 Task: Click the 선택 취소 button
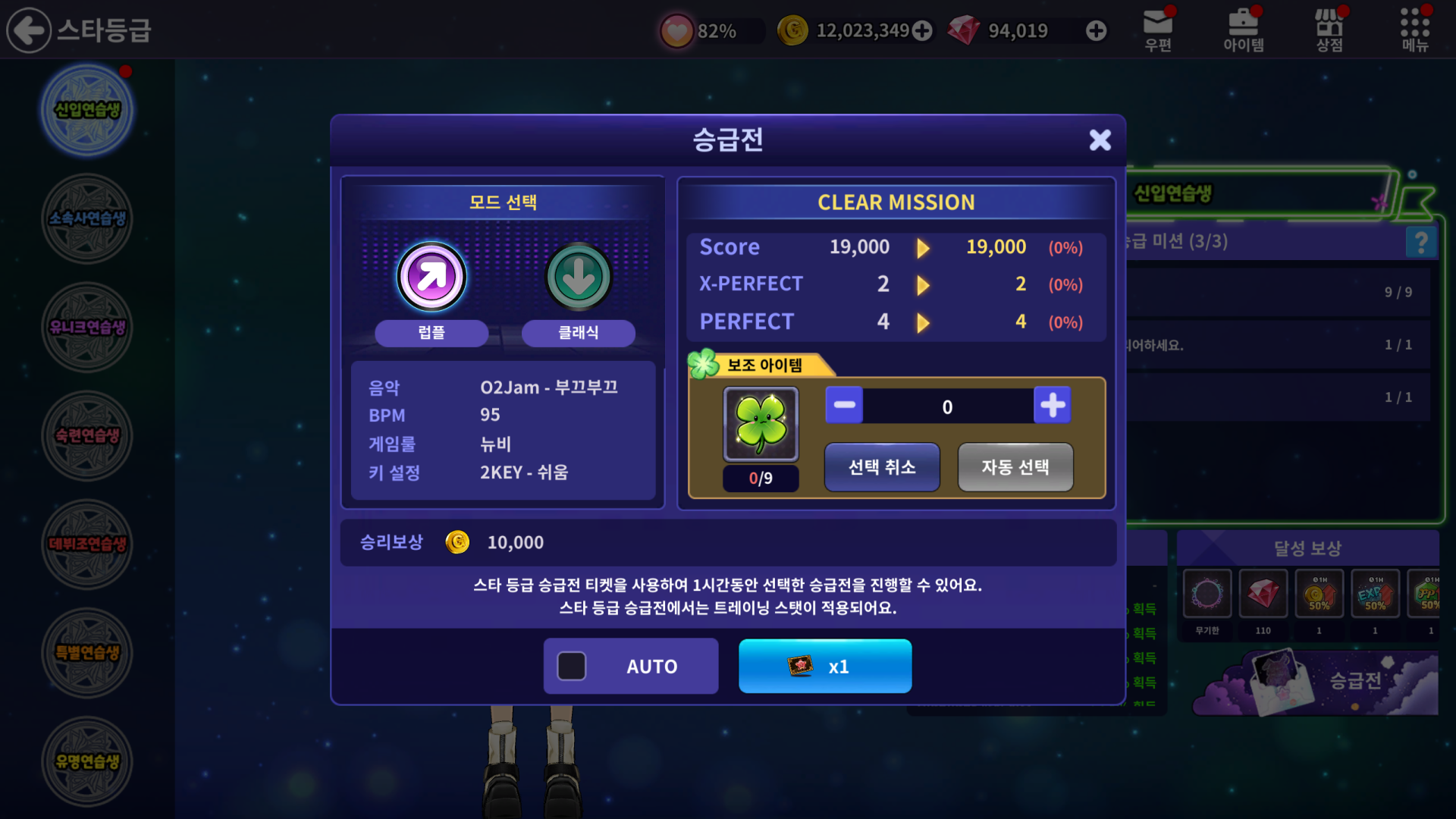point(882,467)
